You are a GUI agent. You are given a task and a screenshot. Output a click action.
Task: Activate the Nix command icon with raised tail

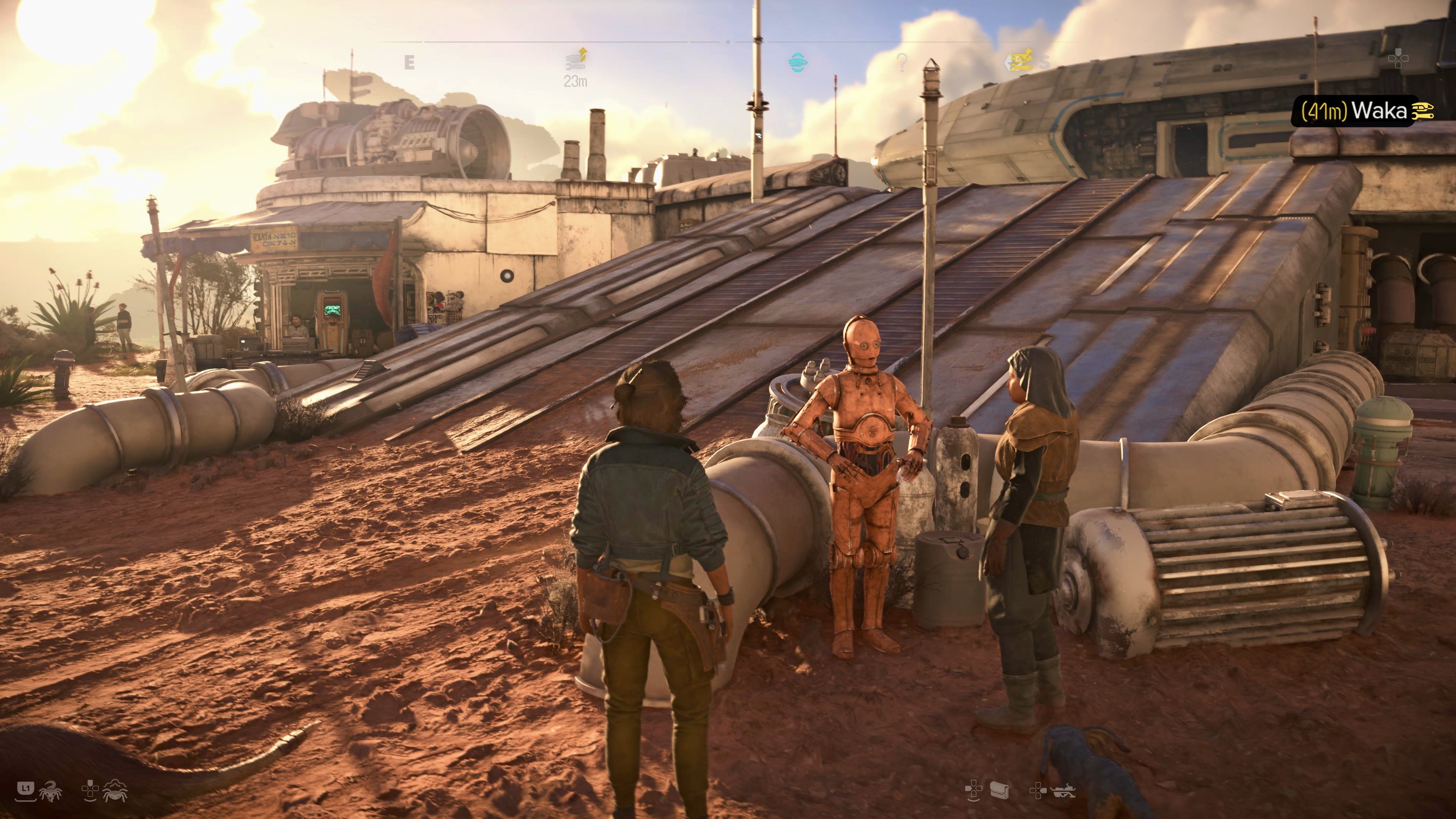pyautogui.click(x=51, y=791)
